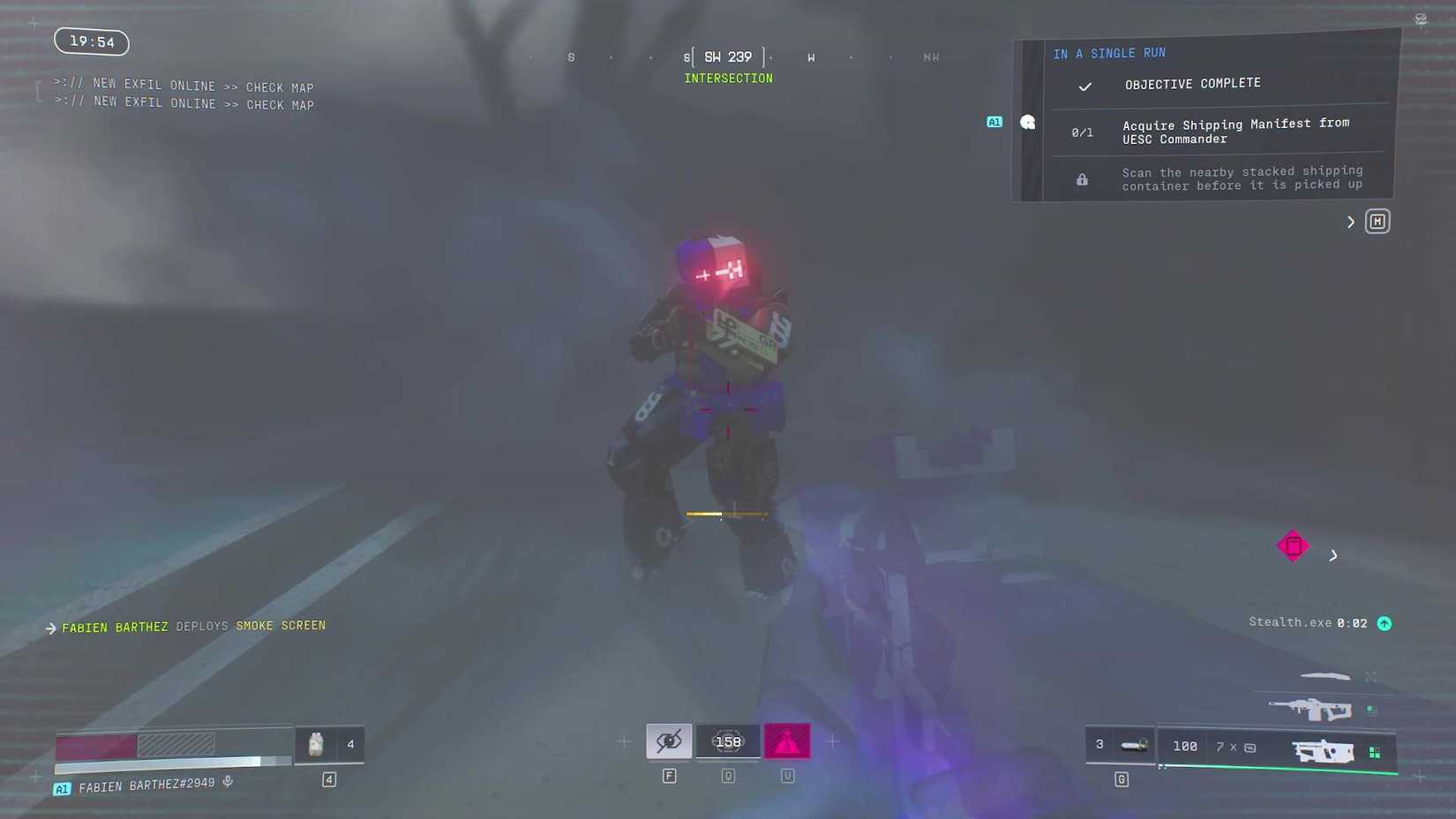Expand the chevron beside the M map button
This screenshot has width=1456, height=819.
pos(1350,222)
